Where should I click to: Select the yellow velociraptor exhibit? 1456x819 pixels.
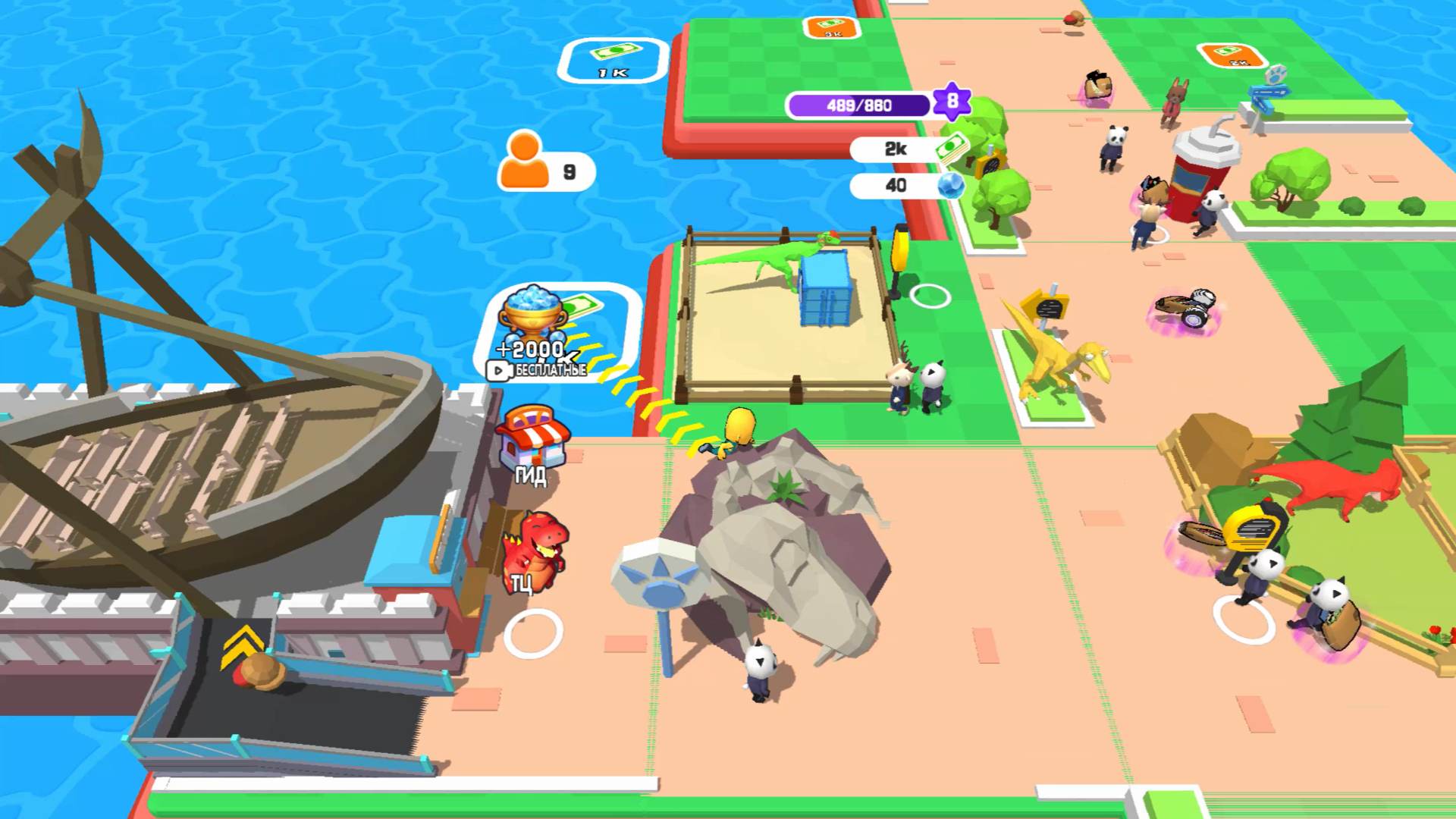point(1062,356)
